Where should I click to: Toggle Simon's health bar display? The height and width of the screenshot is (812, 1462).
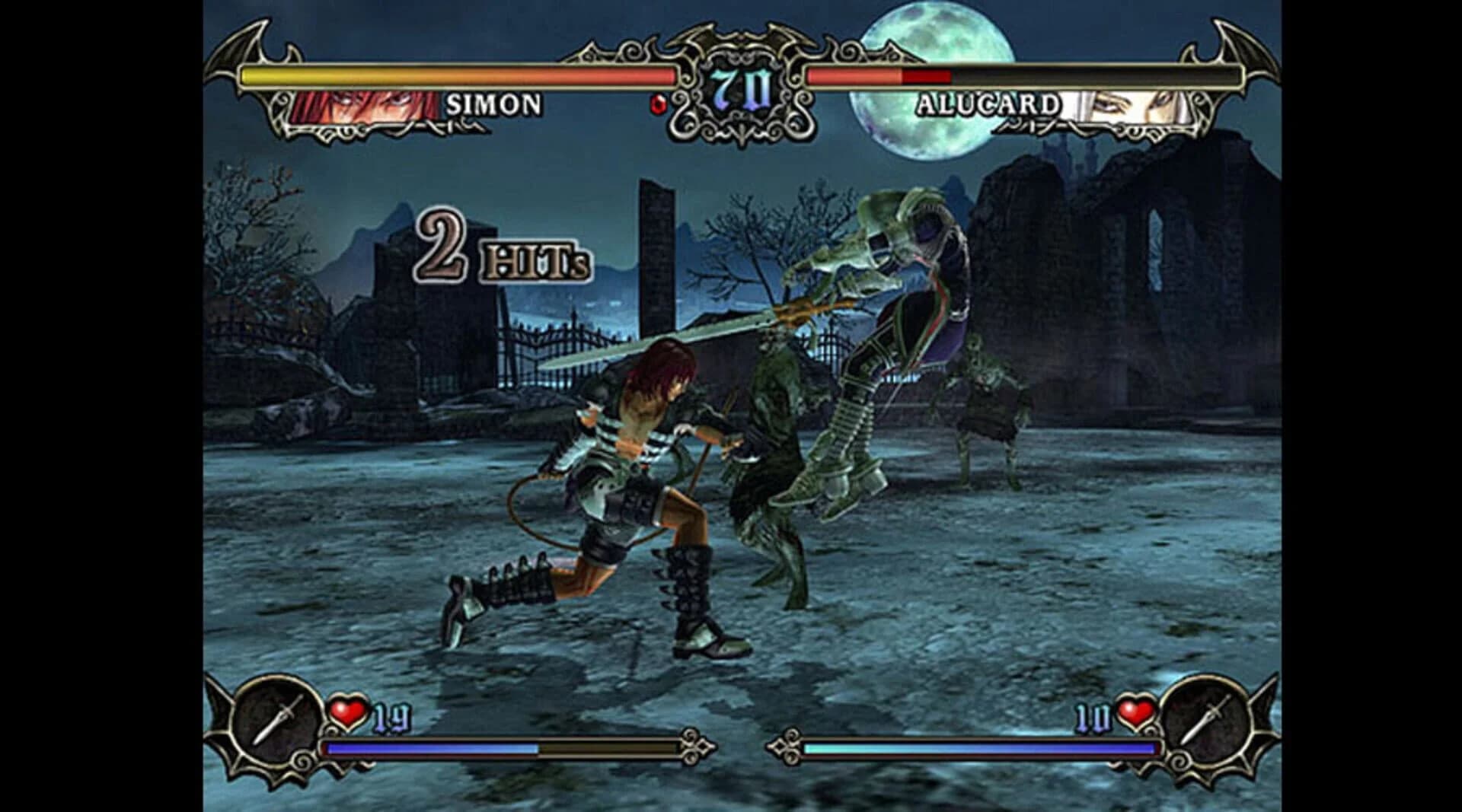tap(457, 75)
